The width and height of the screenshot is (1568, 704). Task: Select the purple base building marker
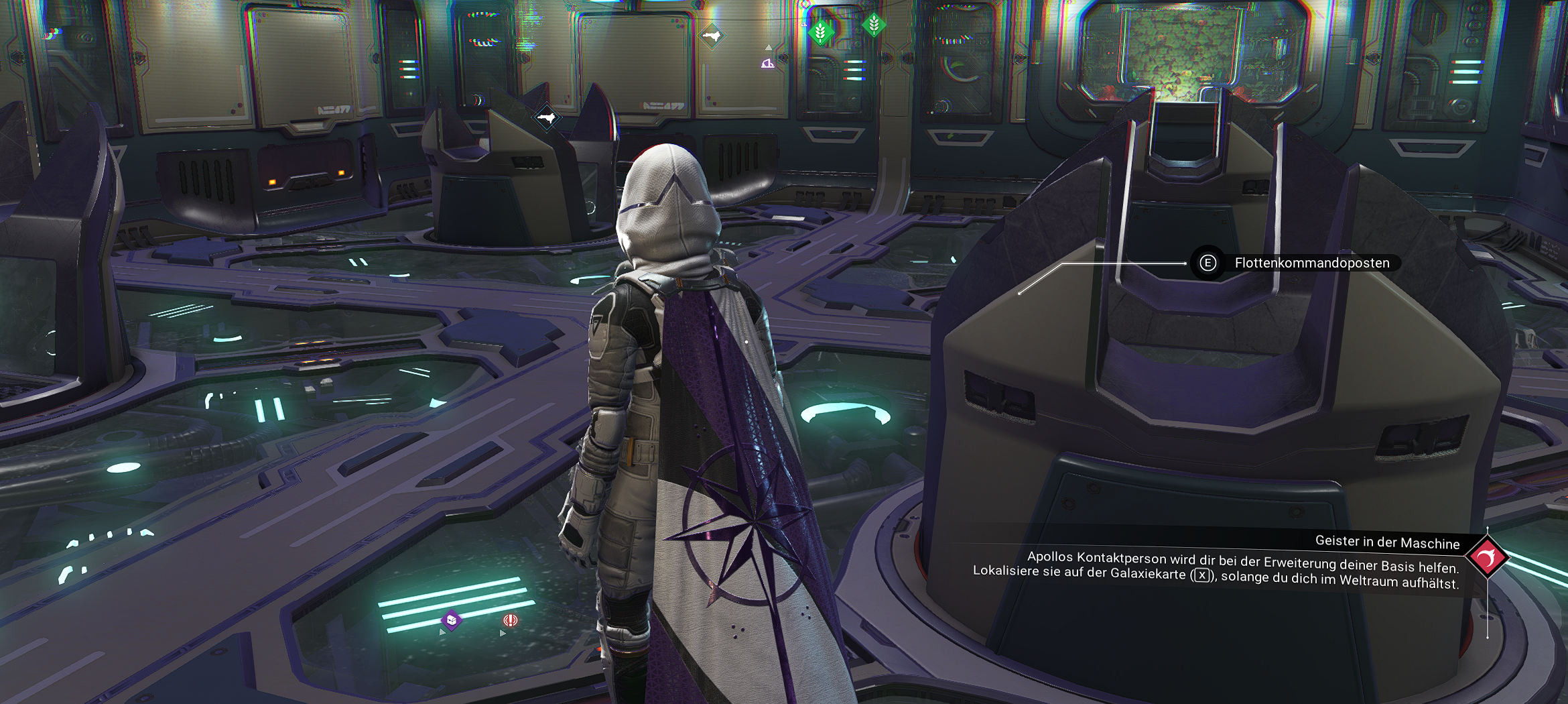768,63
